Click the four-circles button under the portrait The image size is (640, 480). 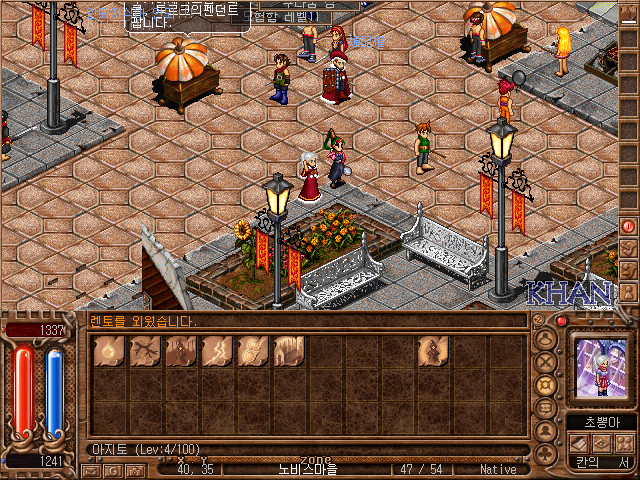[623, 442]
